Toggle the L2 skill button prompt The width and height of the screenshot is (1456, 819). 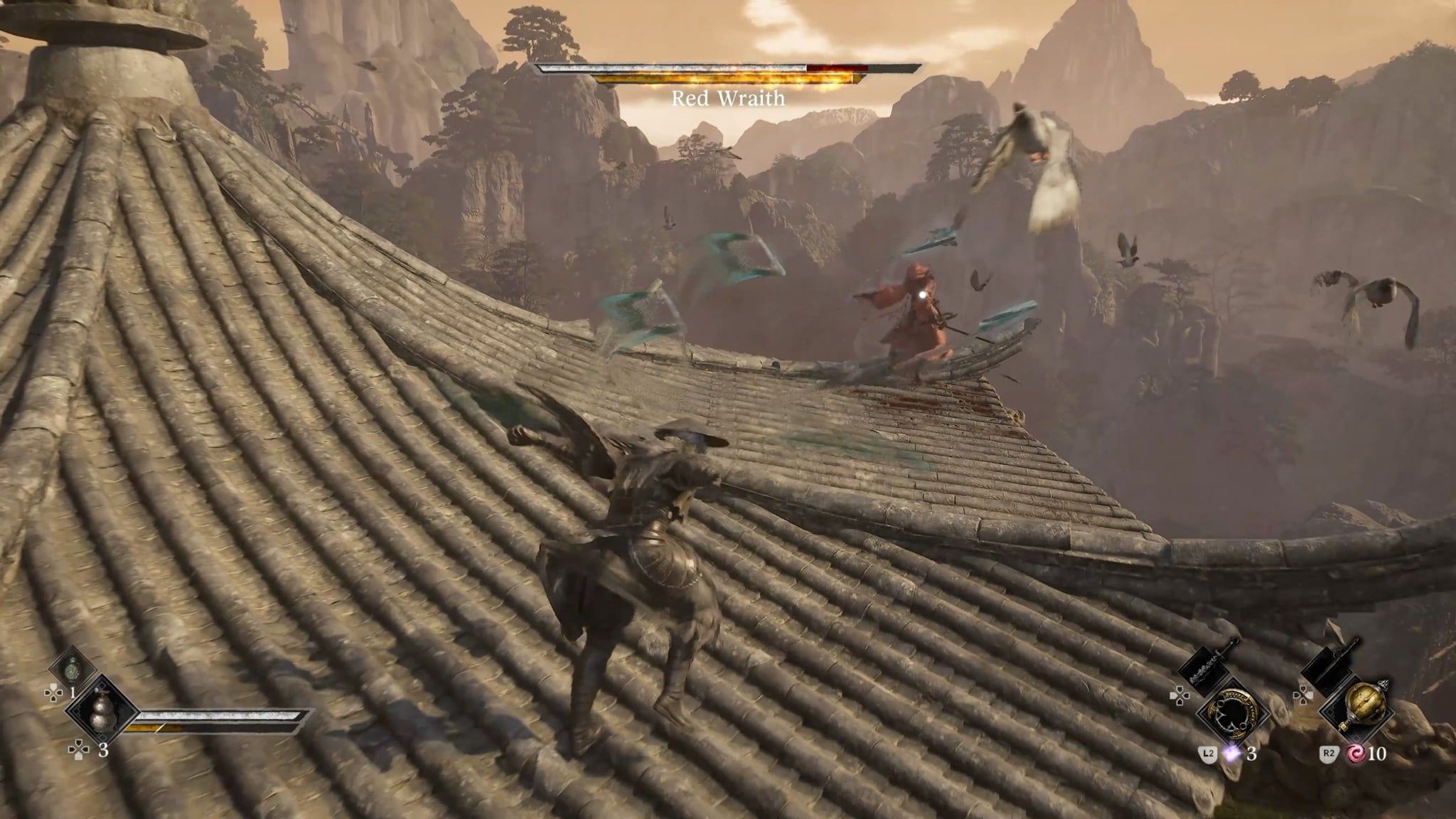(1208, 754)
